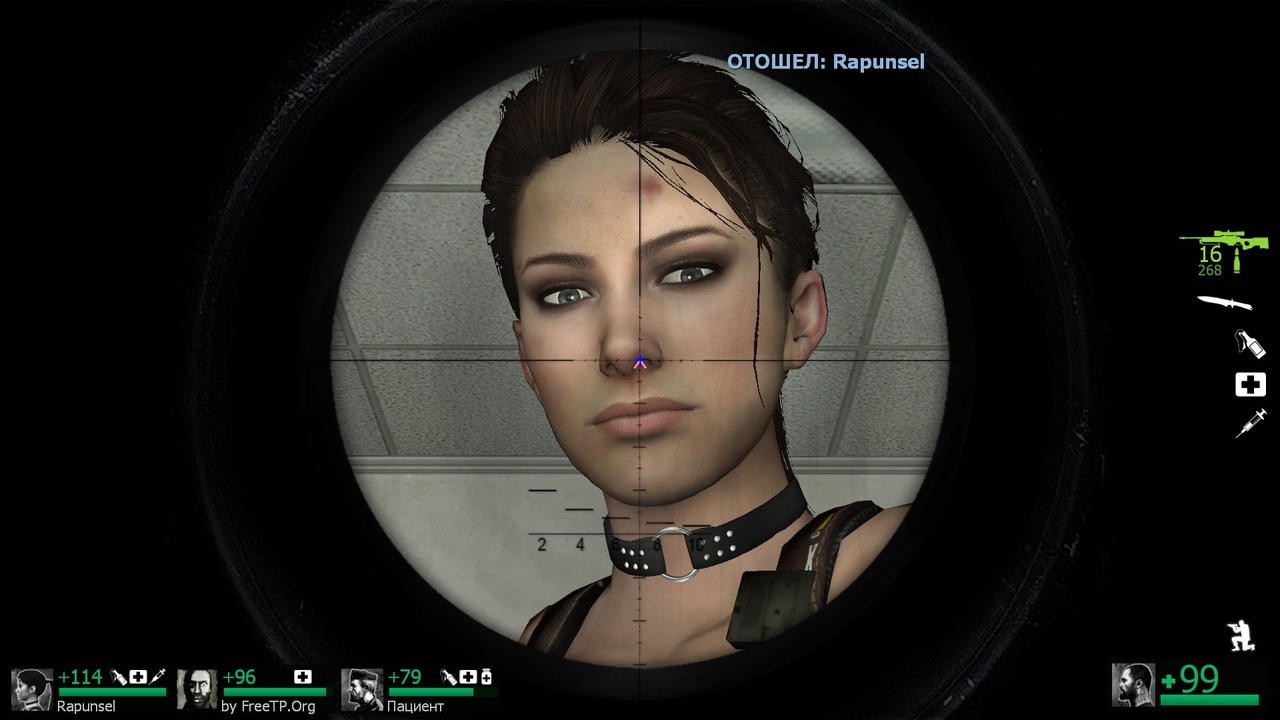Select the green sniper rifle weapon slot
This screenshot has height=720, width=1280.
(1224, 243)
